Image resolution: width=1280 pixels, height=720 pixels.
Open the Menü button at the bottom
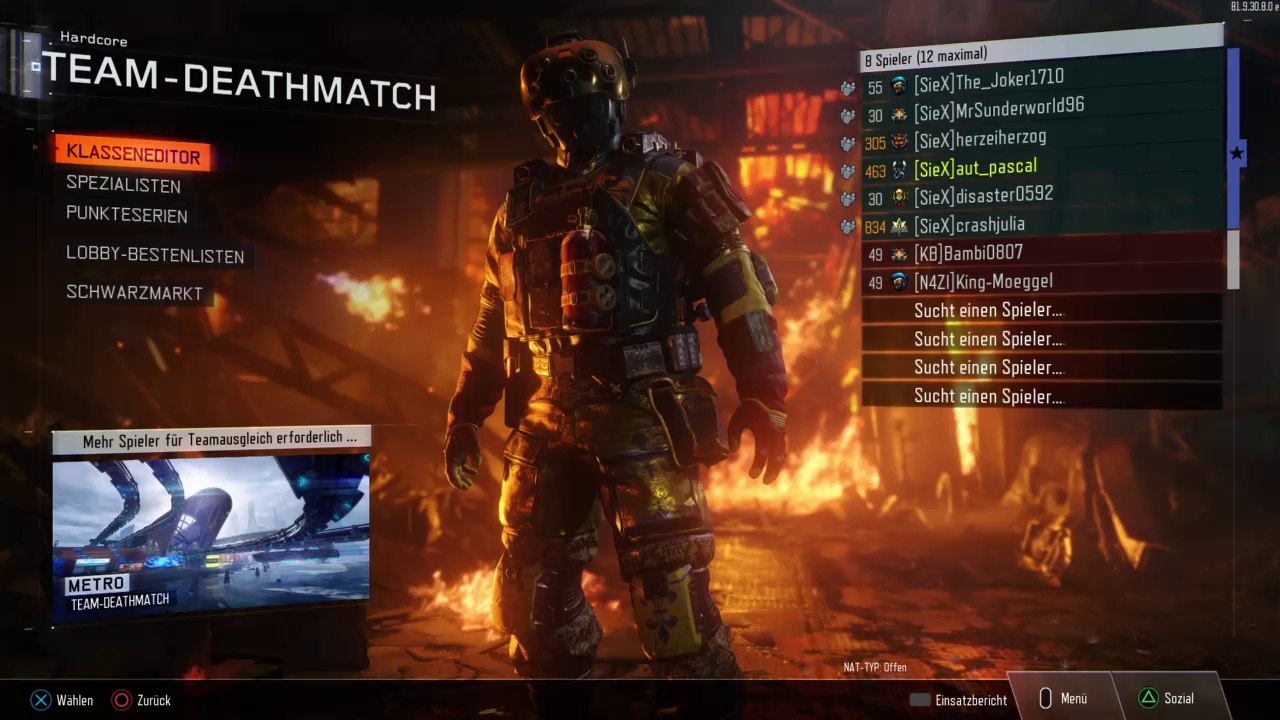click(x=1063, y=699)
